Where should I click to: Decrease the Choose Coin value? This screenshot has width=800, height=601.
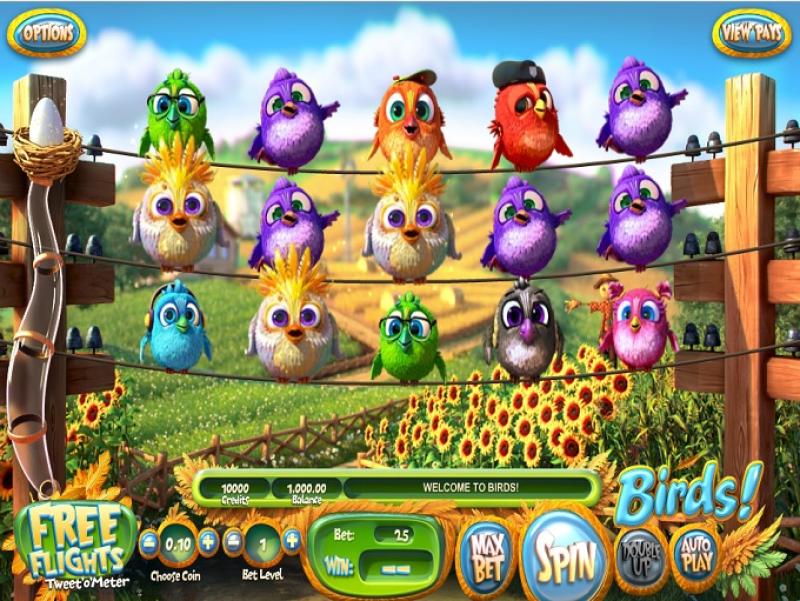click(148, 543)
